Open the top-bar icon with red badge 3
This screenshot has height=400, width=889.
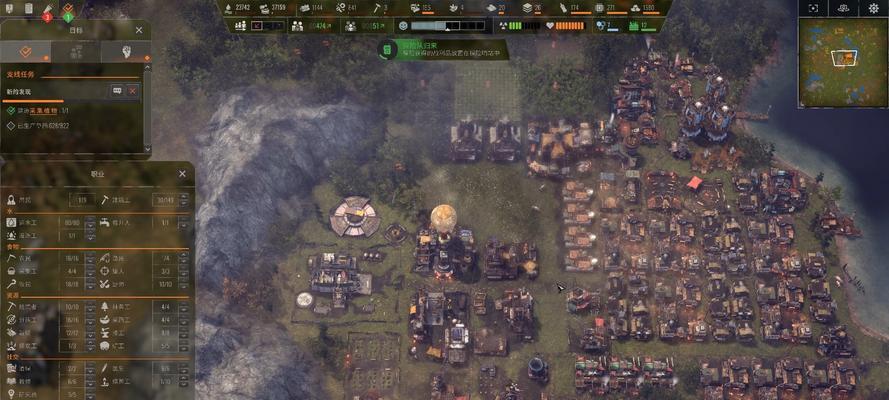[45, 11]
